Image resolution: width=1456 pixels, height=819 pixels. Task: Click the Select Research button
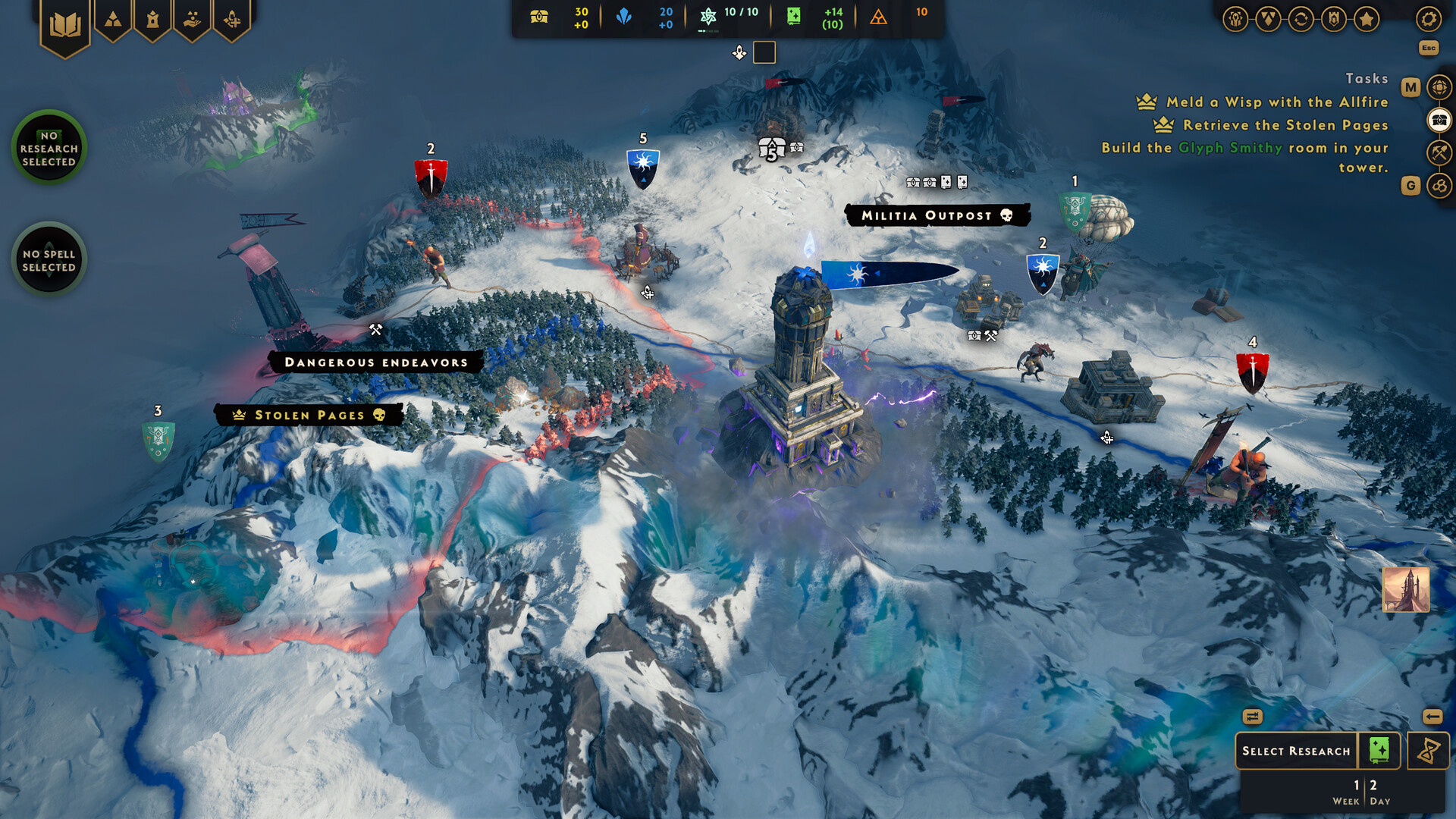click(1297, 751)
